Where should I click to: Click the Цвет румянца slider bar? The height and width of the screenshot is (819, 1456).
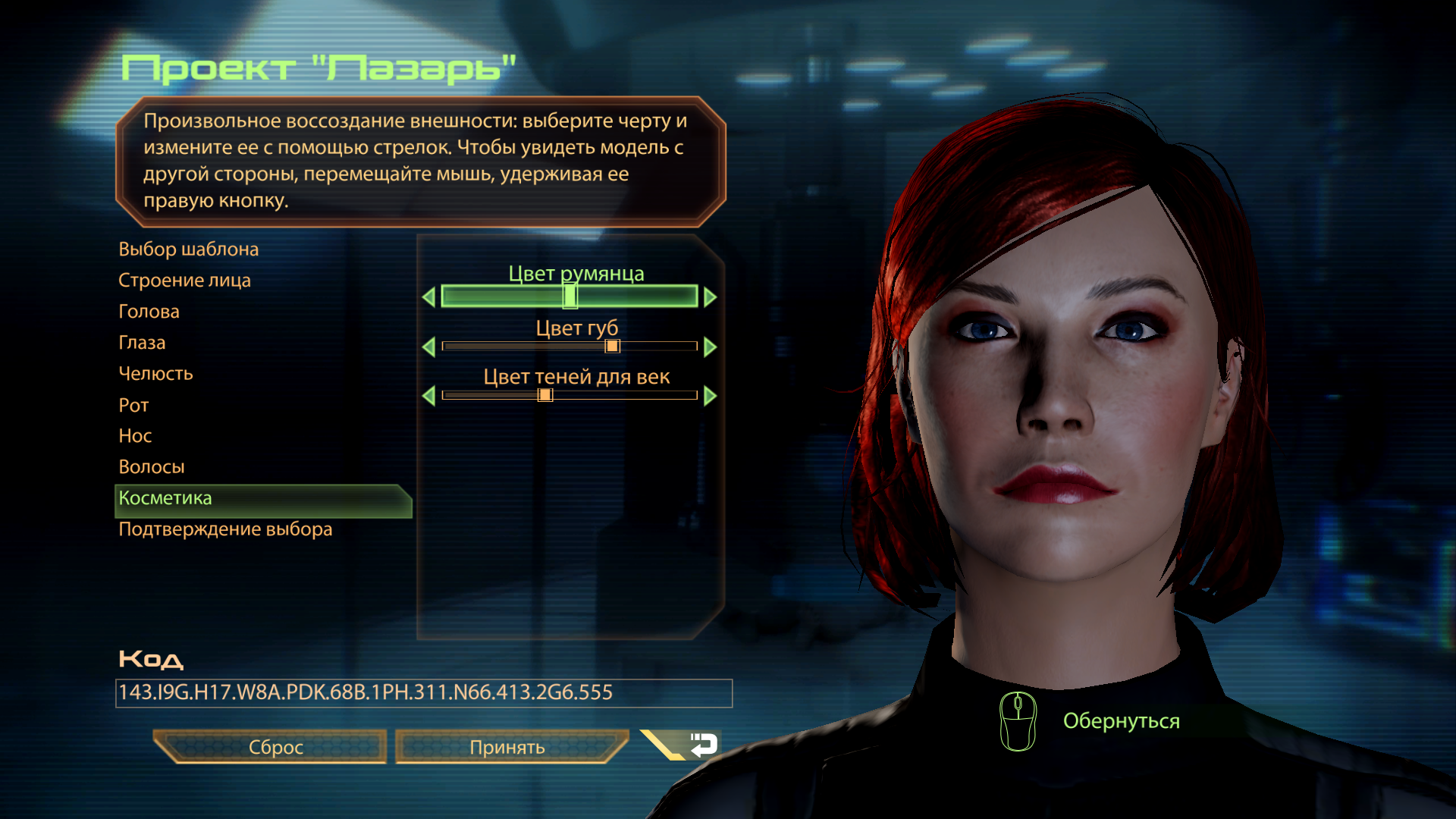(x=569, y=297)
